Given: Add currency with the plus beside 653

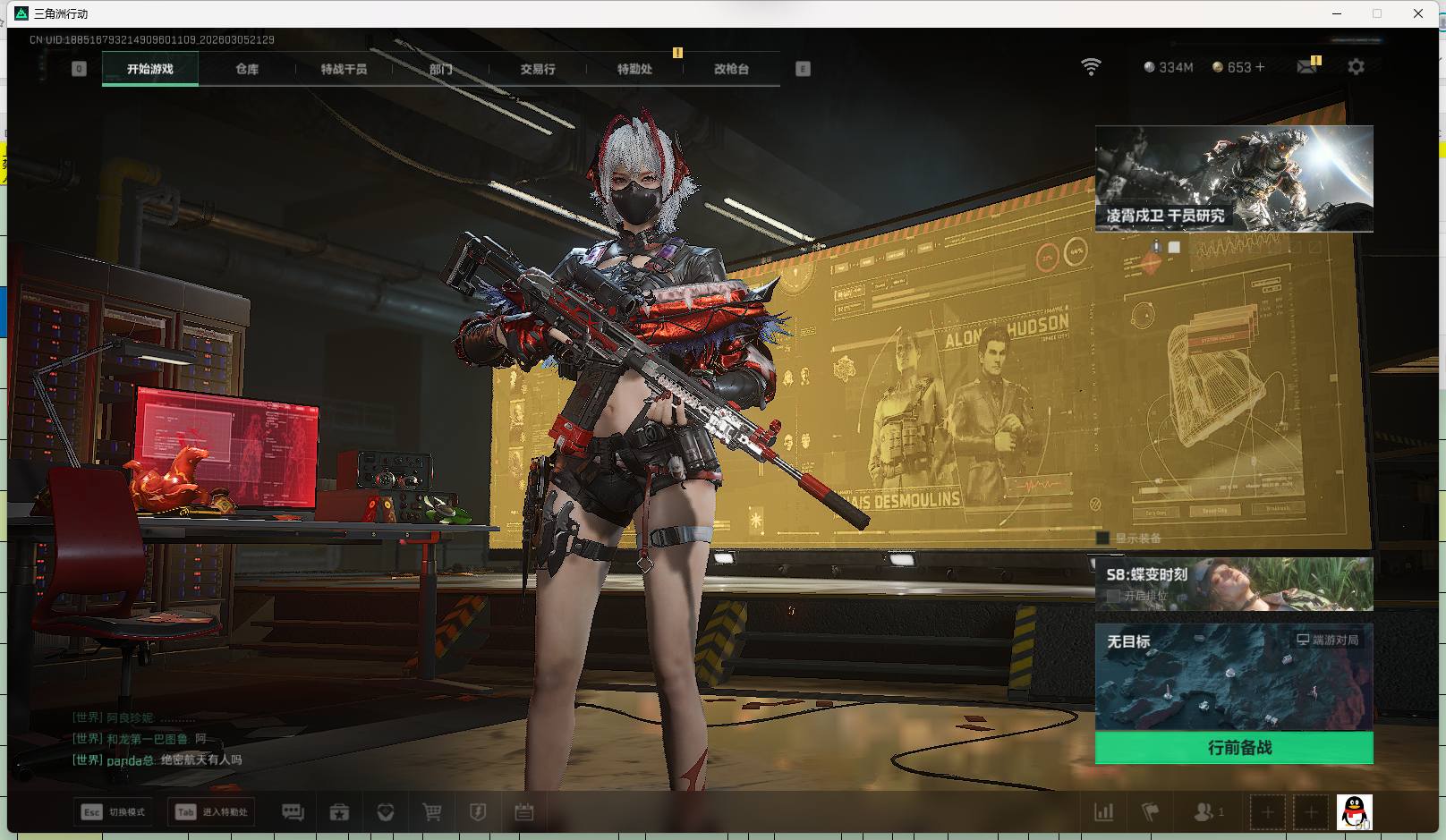Looking at the screenshot, I should point(1260,67).
